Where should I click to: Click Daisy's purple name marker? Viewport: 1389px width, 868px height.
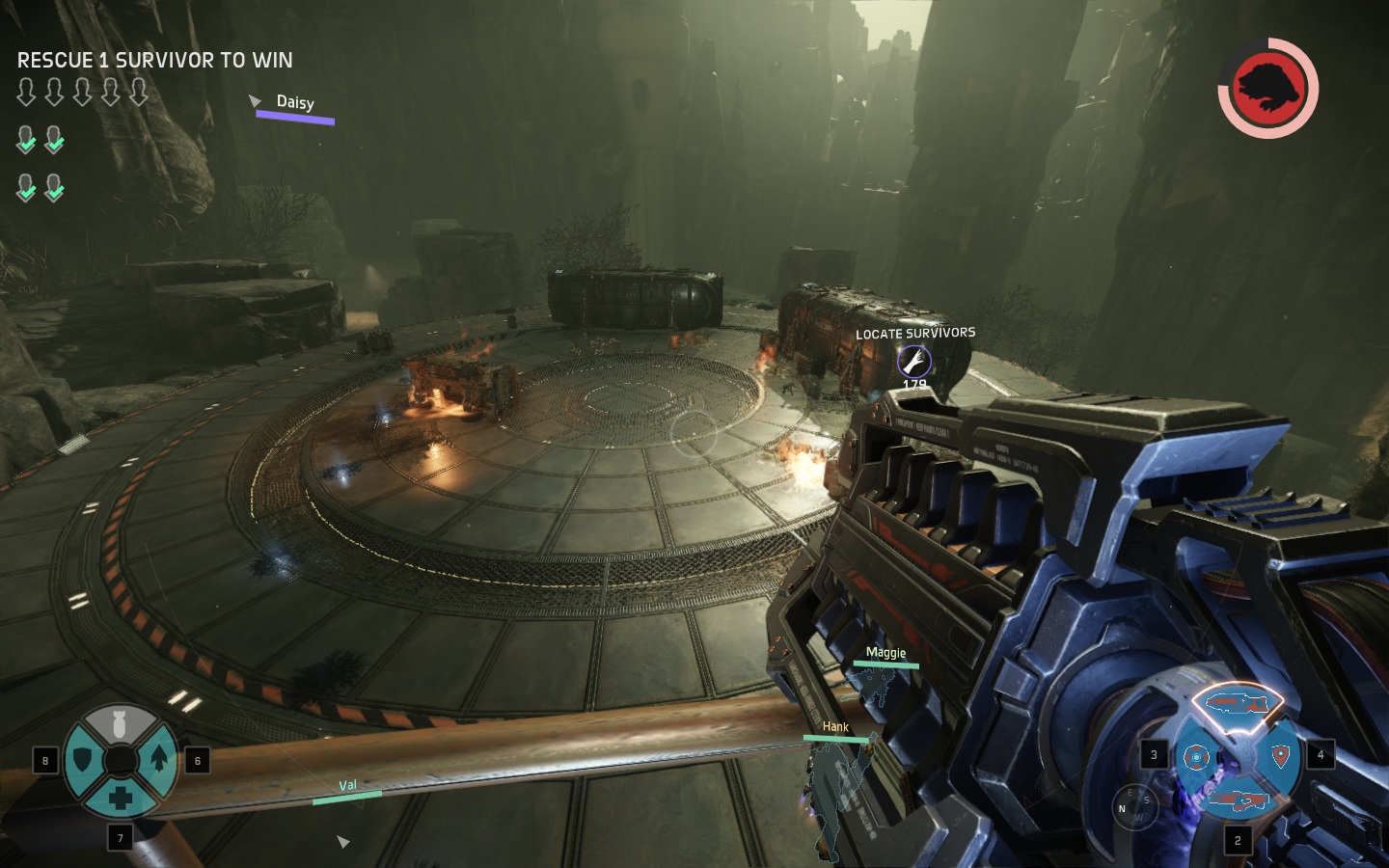point(294,102)
